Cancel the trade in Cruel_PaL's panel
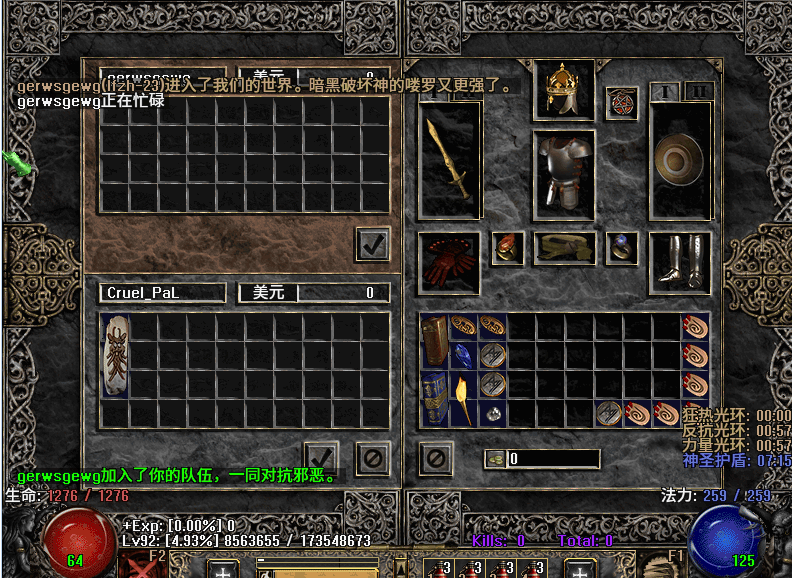Screen dimensions: 792x578 click(372, 458)
